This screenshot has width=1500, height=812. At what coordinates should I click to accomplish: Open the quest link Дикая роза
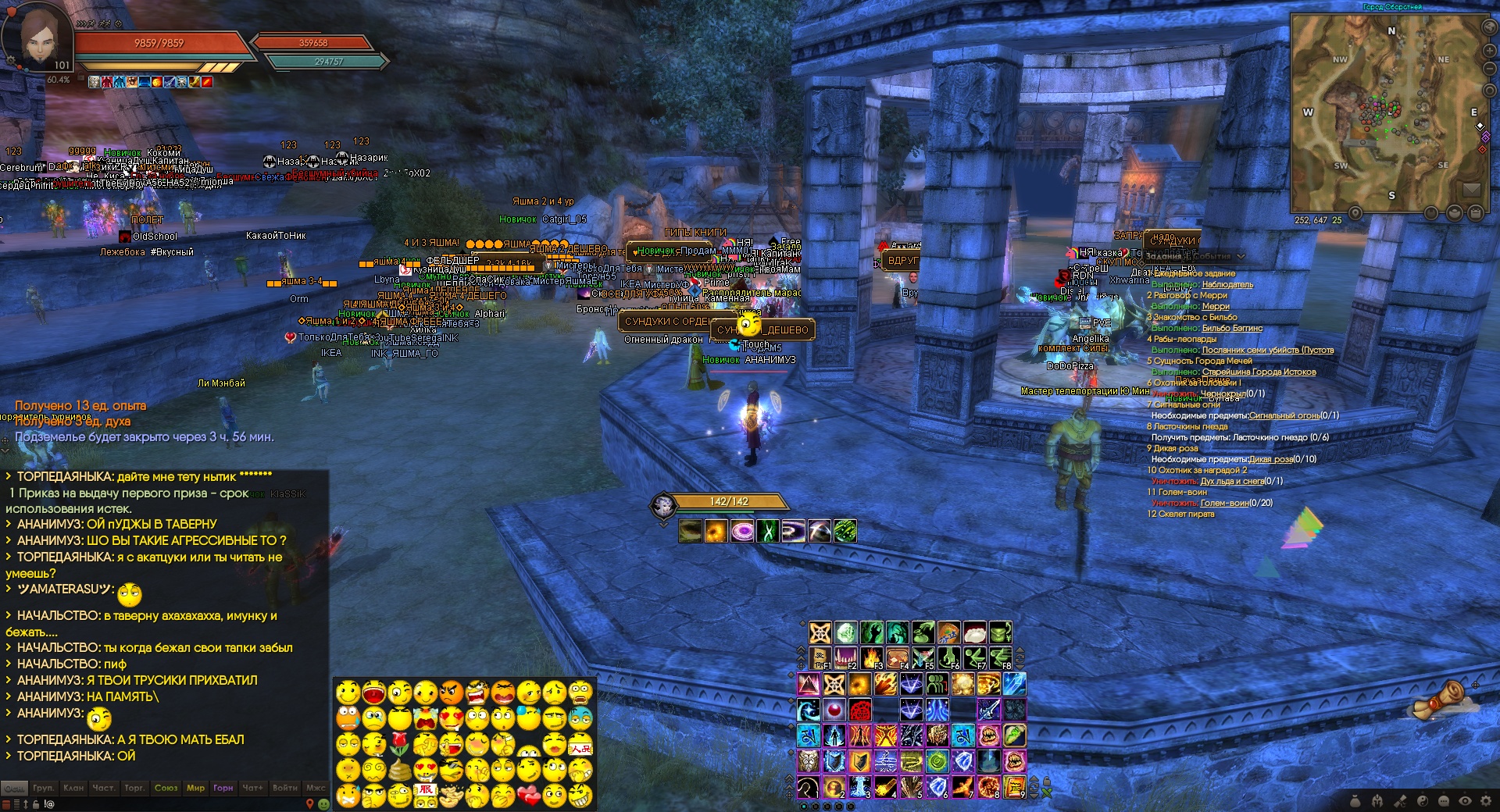click(1270, 459)
